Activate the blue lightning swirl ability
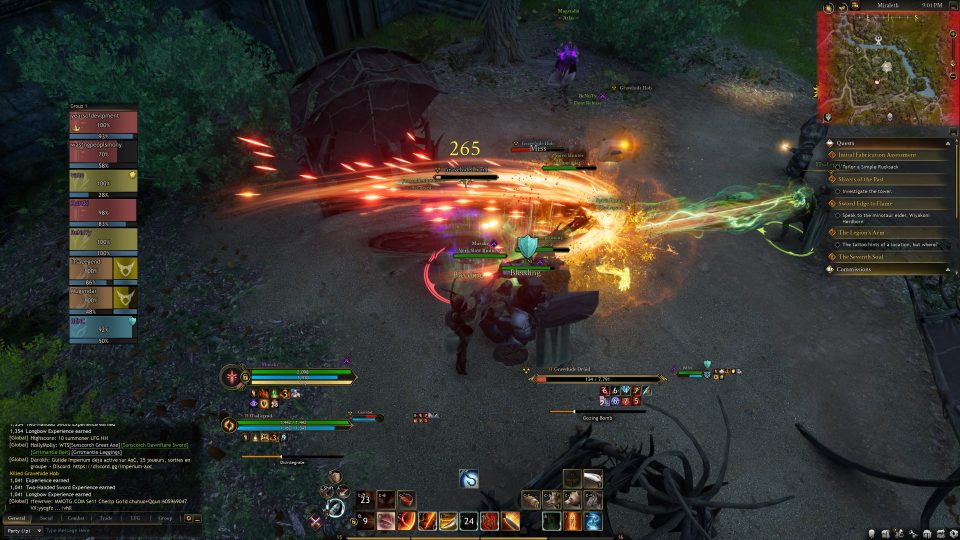960x540 pixels. (x=593, y=521)
